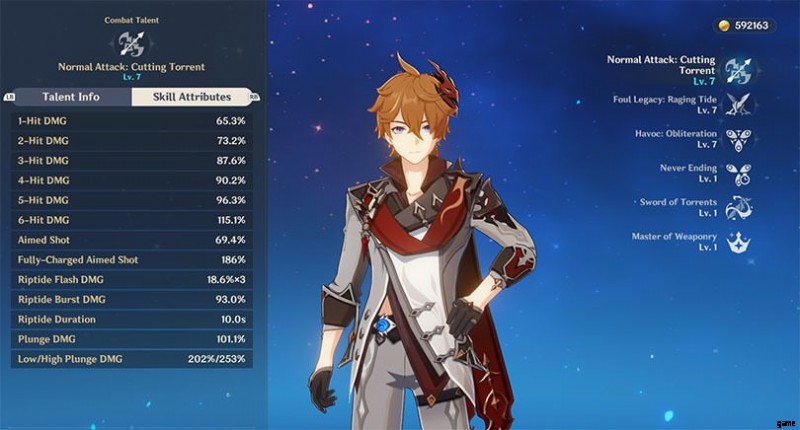Switch to the Talent Info tab

coord(71,97)
